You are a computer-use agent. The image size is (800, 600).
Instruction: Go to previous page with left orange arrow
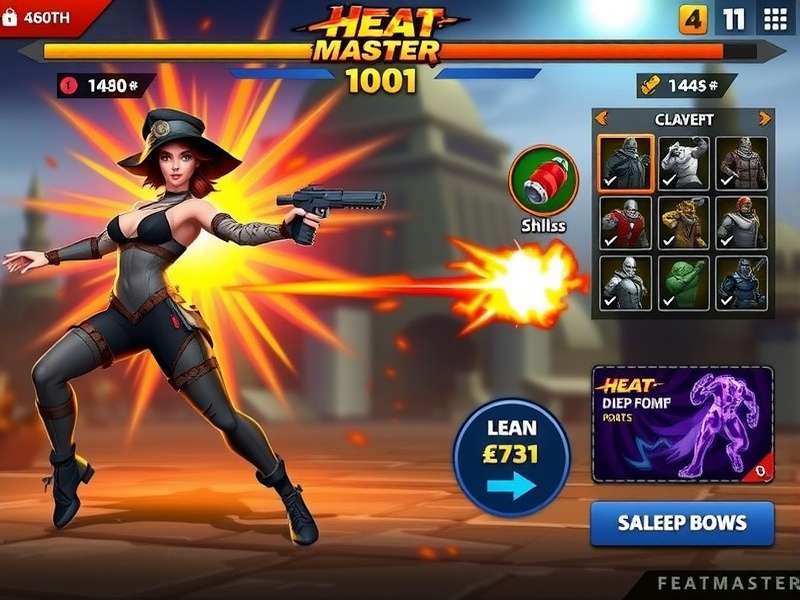coord(602,118)
